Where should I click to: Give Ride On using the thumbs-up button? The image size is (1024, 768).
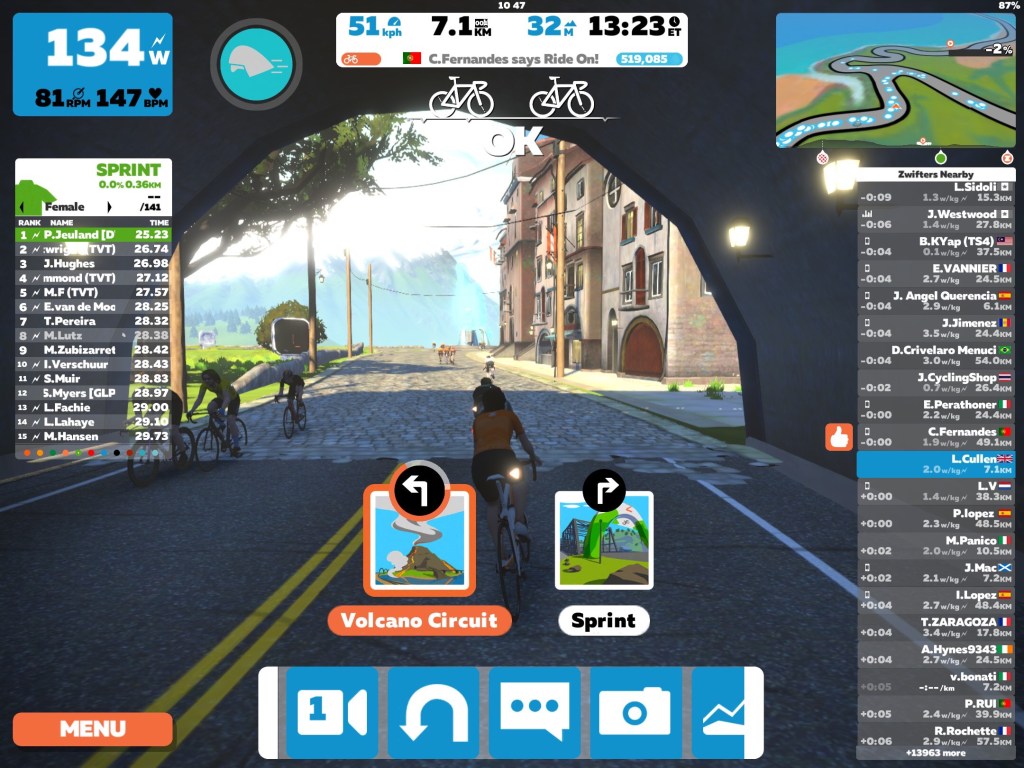(838, 437)
